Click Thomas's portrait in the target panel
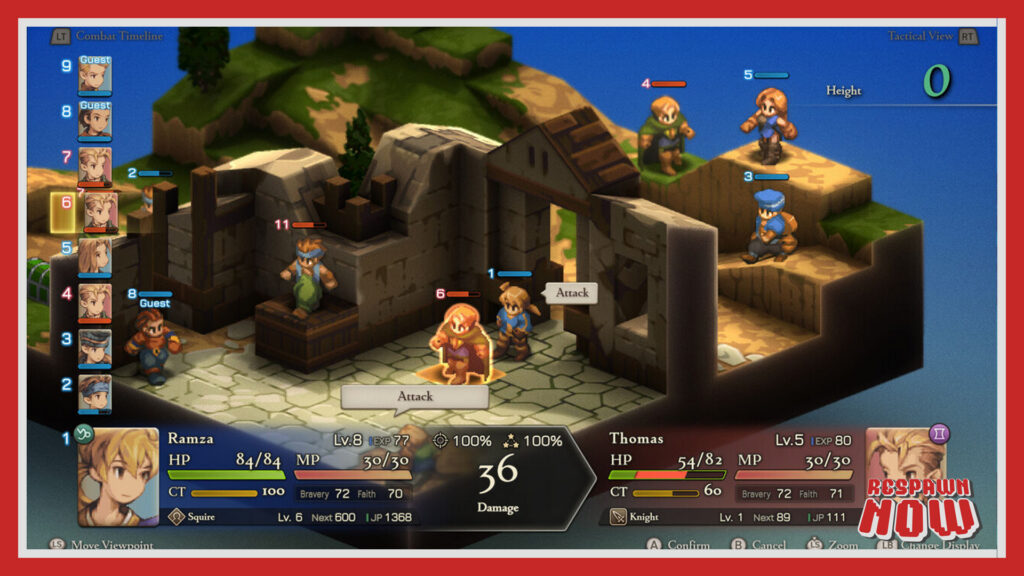 pos(906,477)
